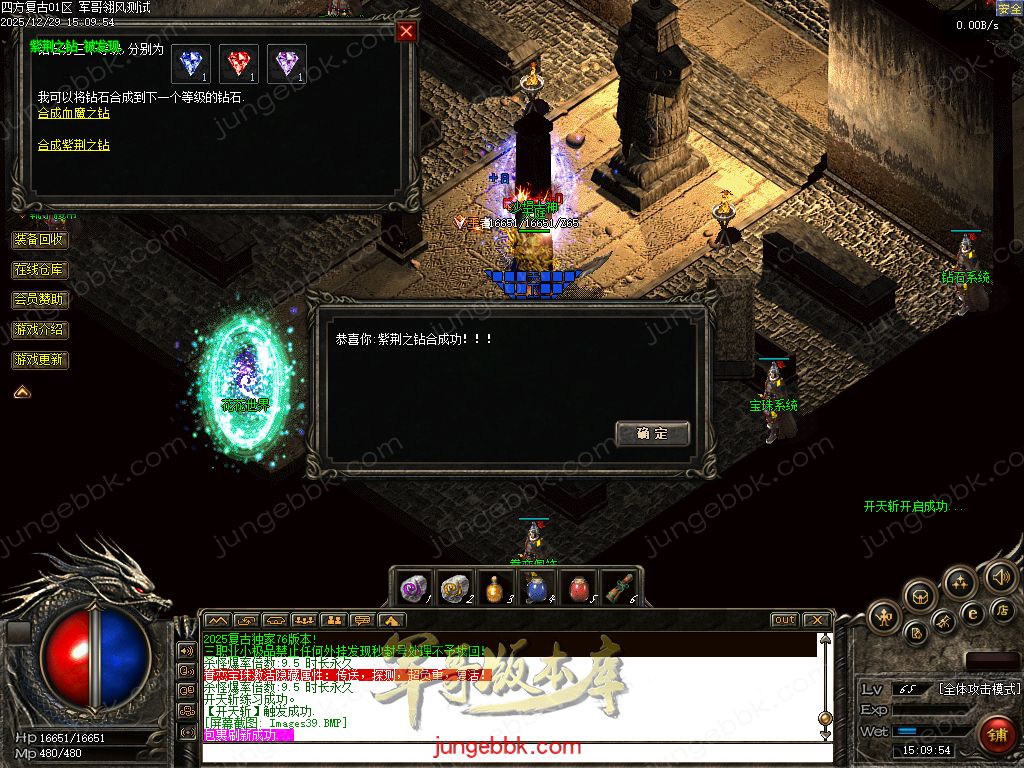1024x768 pixels.
Task: Close the diamond synthesis NPC window
Action: tap(406, 31)
